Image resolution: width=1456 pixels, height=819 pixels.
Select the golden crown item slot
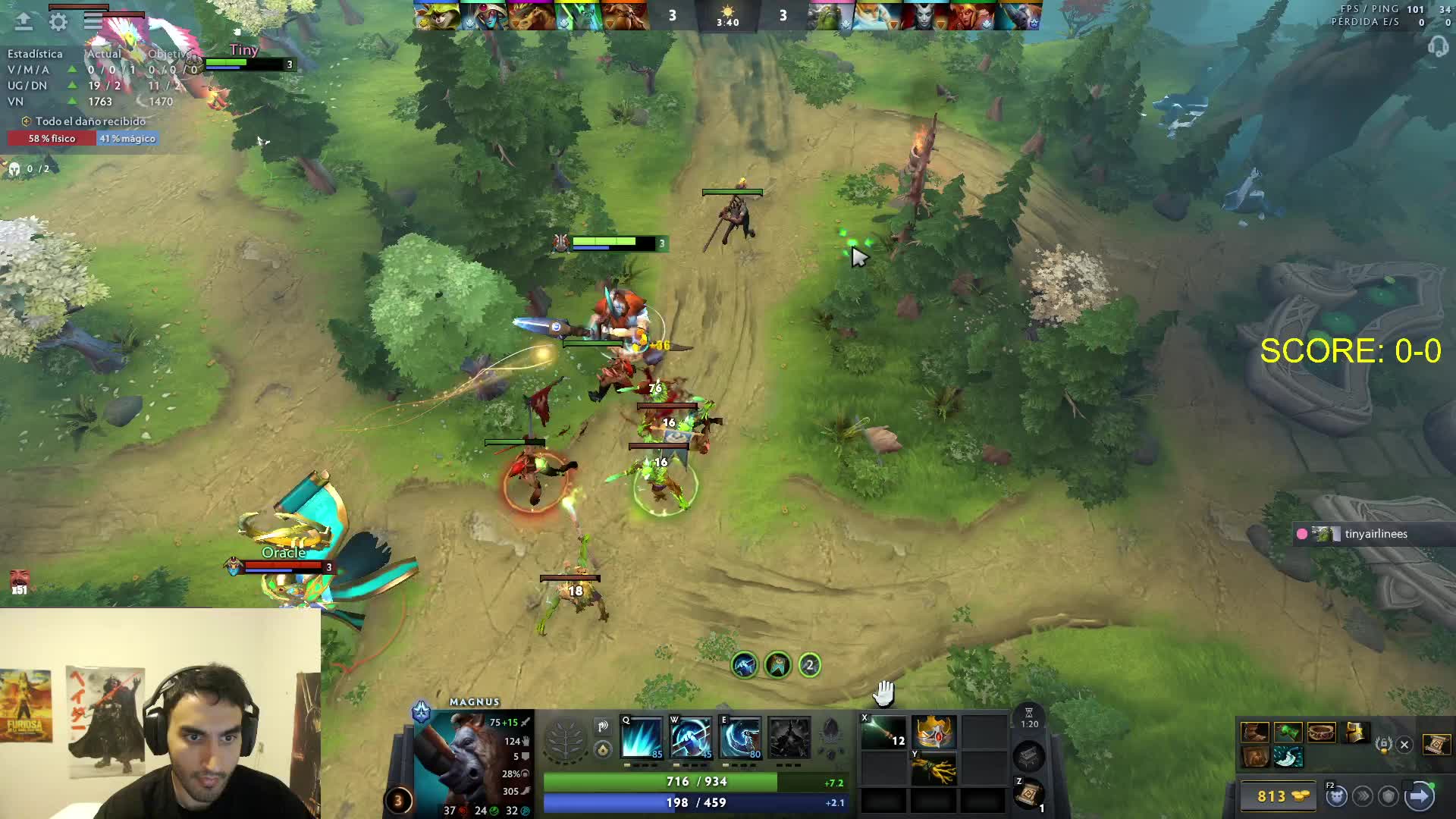point(934,733)
